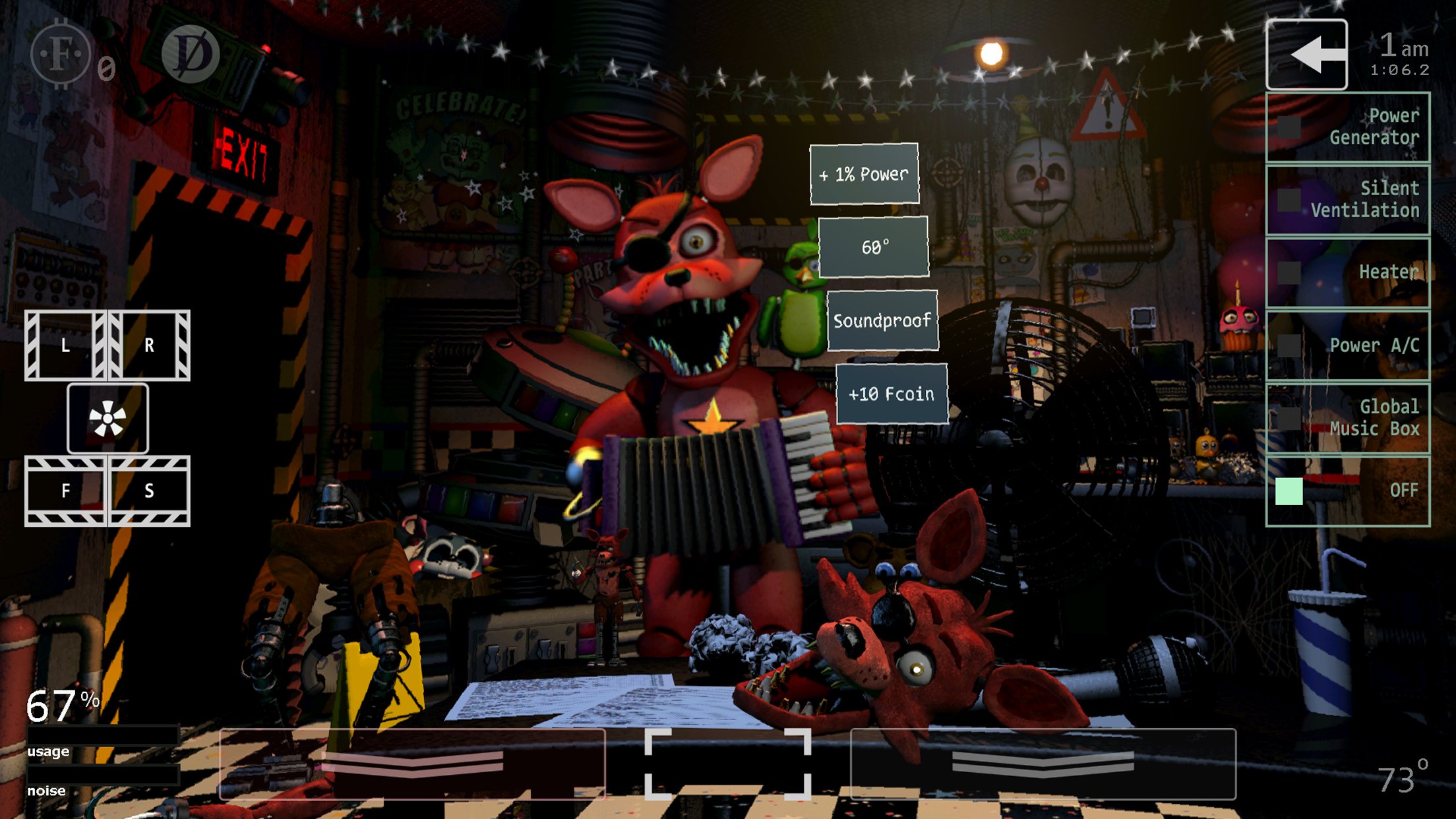Turn on Power A/C

click(1347, 344)
